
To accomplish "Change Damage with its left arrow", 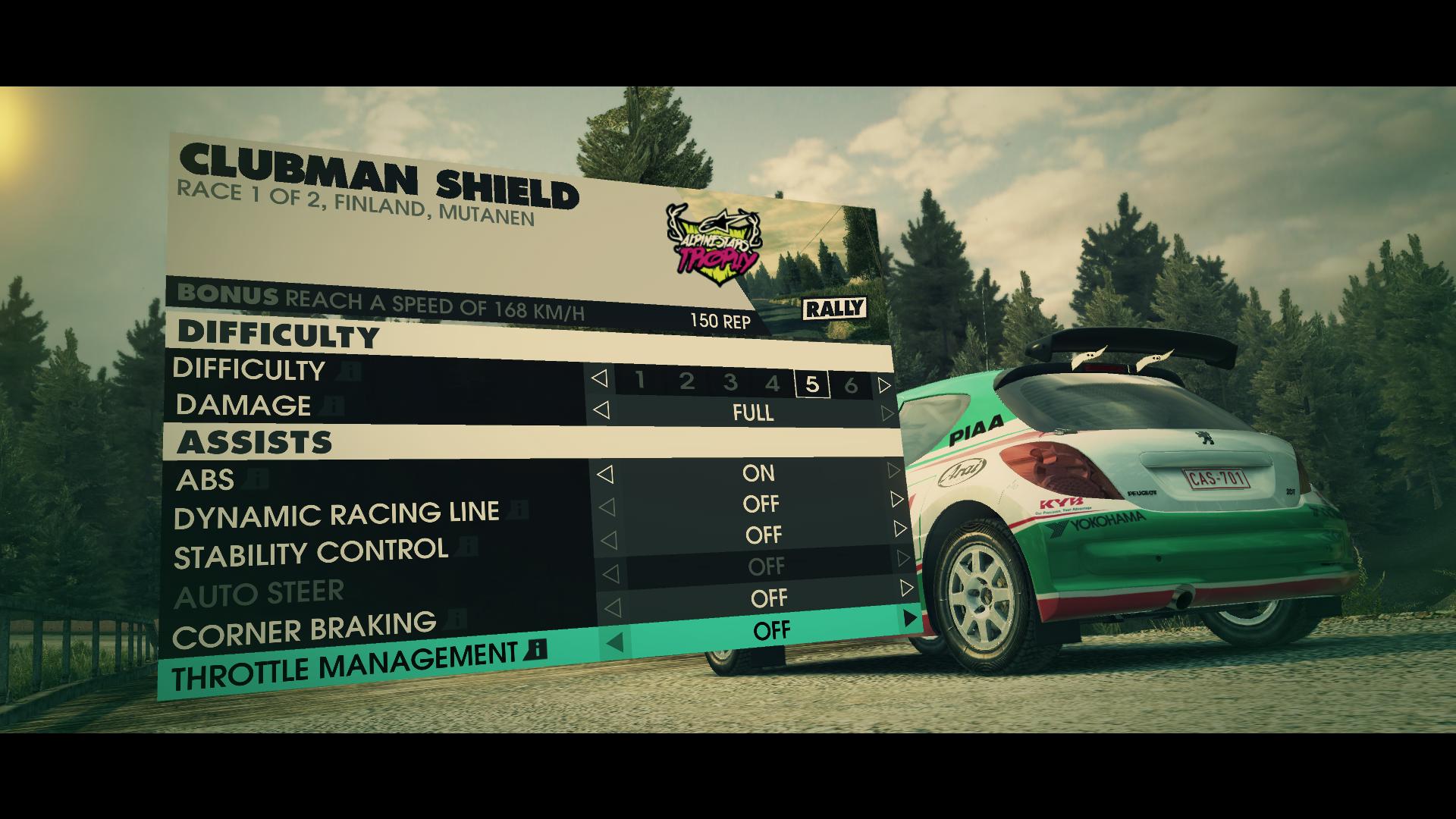I will coord(601,410).
